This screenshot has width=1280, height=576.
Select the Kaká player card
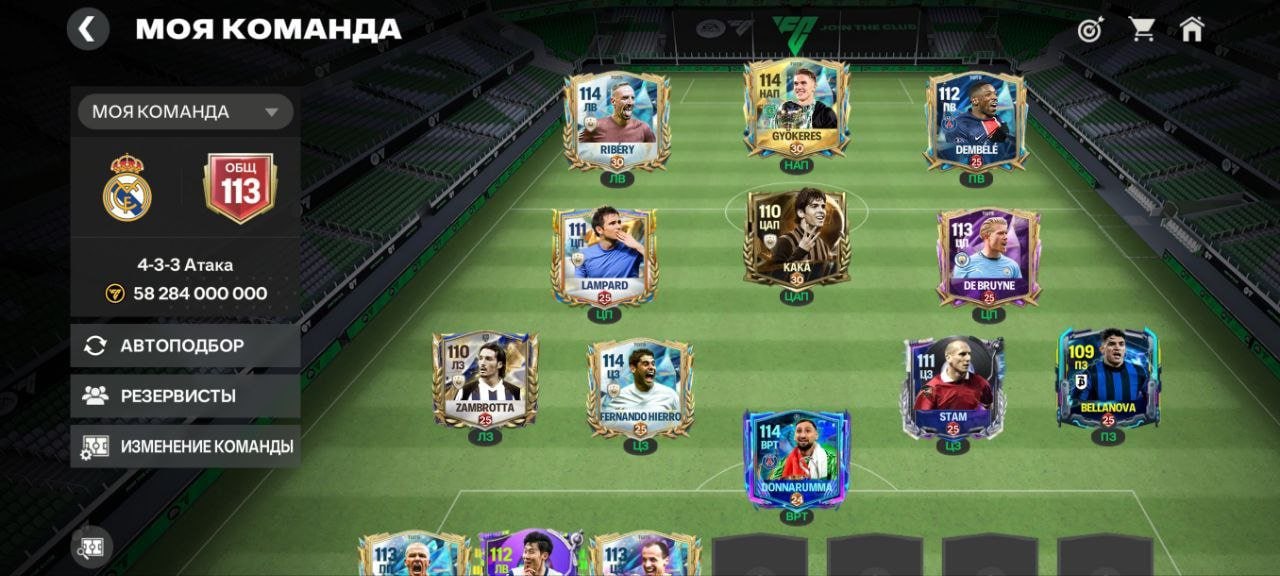click(x=797, y=238)
